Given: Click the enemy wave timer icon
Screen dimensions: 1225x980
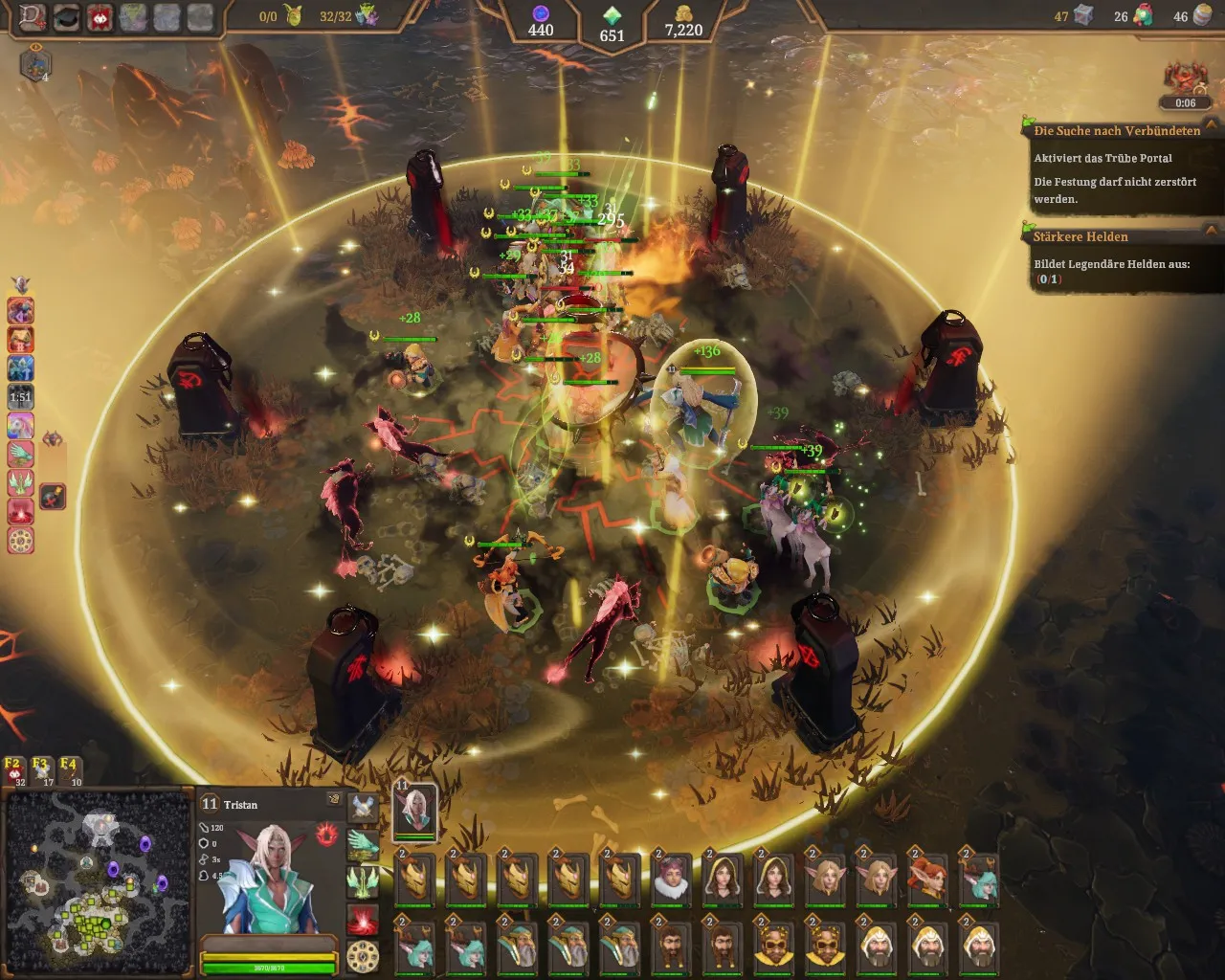Looking at the screenshot, I should [1185, 81].
